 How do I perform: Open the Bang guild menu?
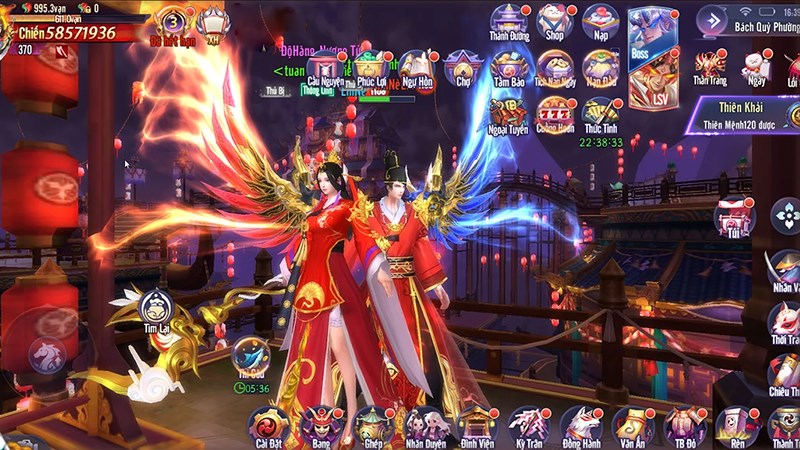point(320,425)
